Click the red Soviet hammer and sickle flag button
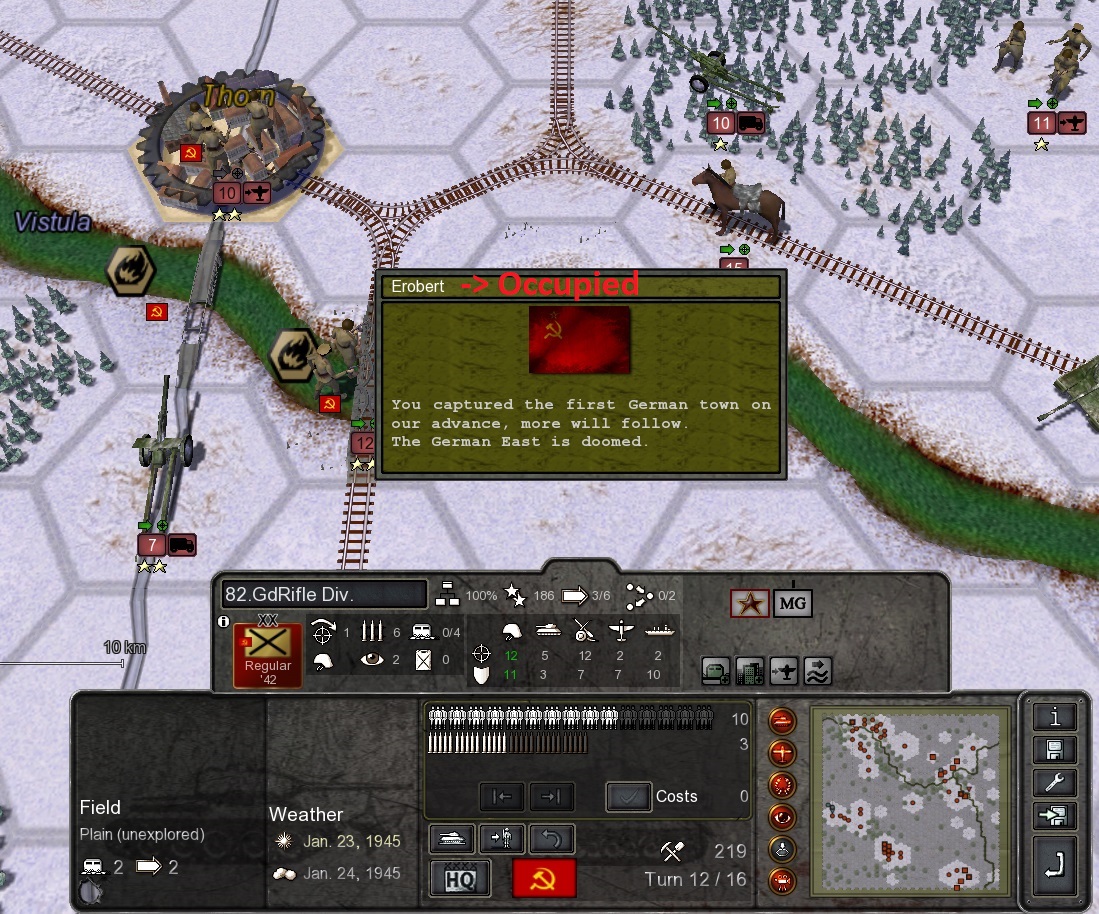This screenshot has width=1099, height=914. pyautogui.click(x=544, y=879)
